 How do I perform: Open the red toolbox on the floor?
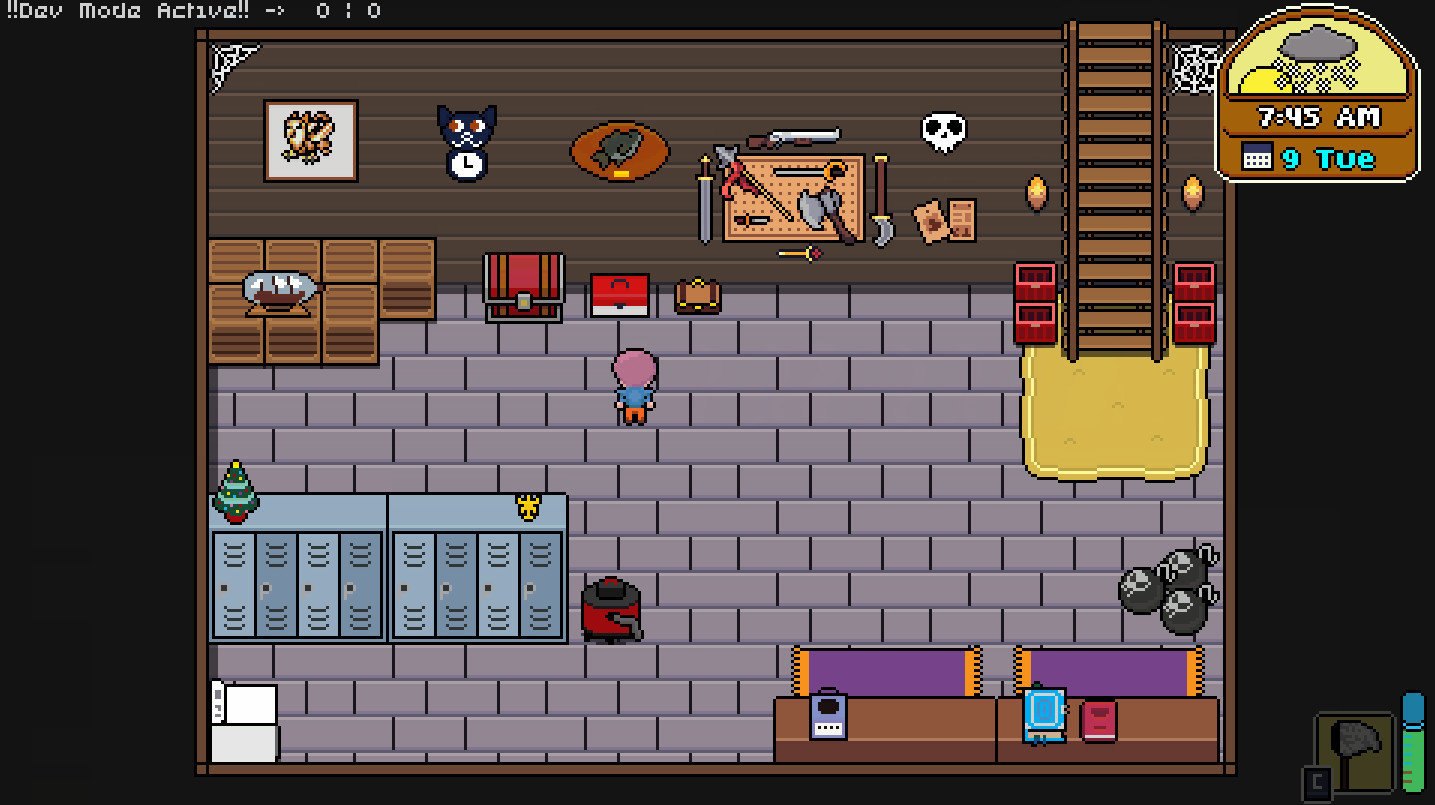click(x=622, y=296)
